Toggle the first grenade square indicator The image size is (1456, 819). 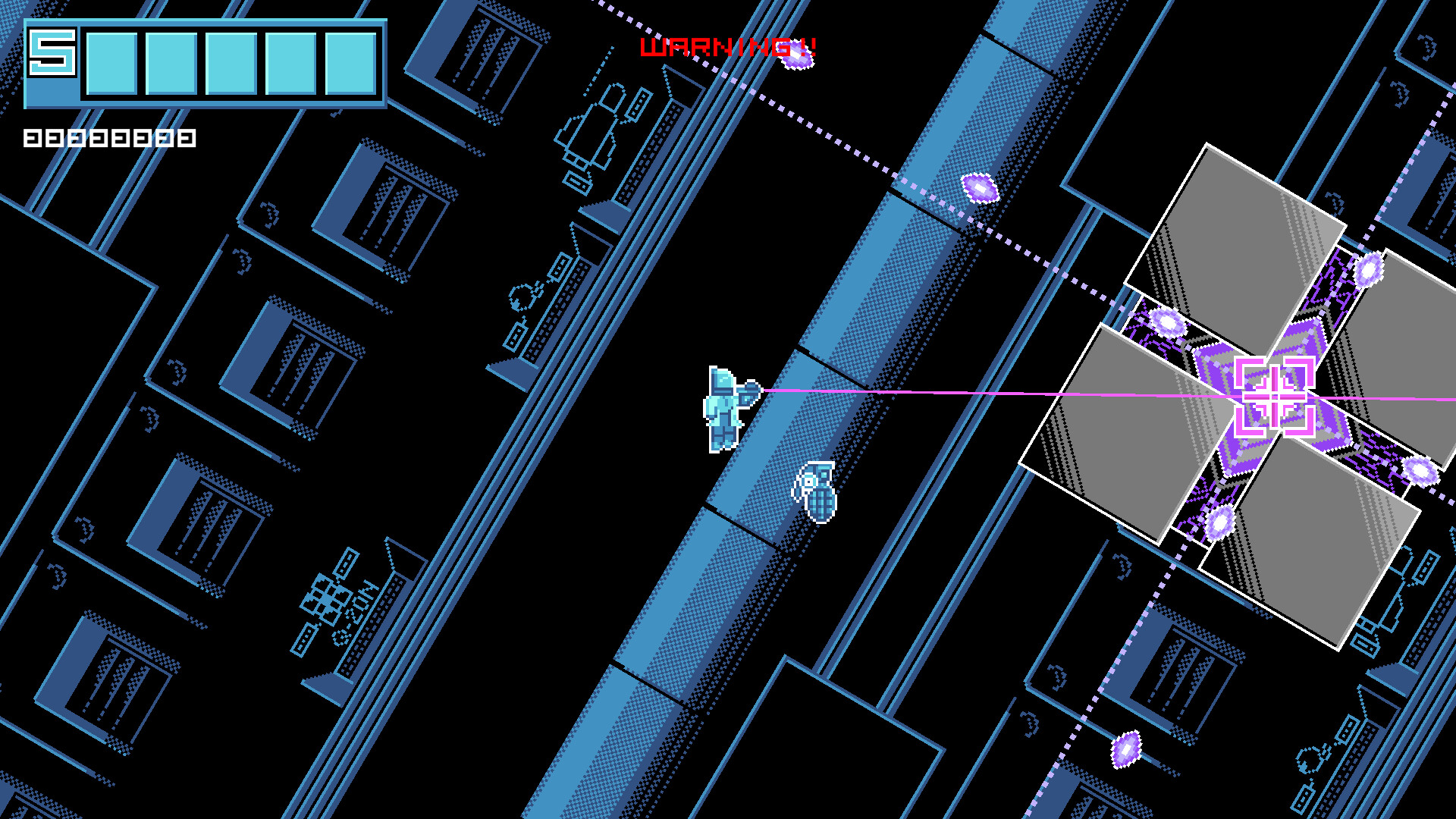(x=33, y=138)
